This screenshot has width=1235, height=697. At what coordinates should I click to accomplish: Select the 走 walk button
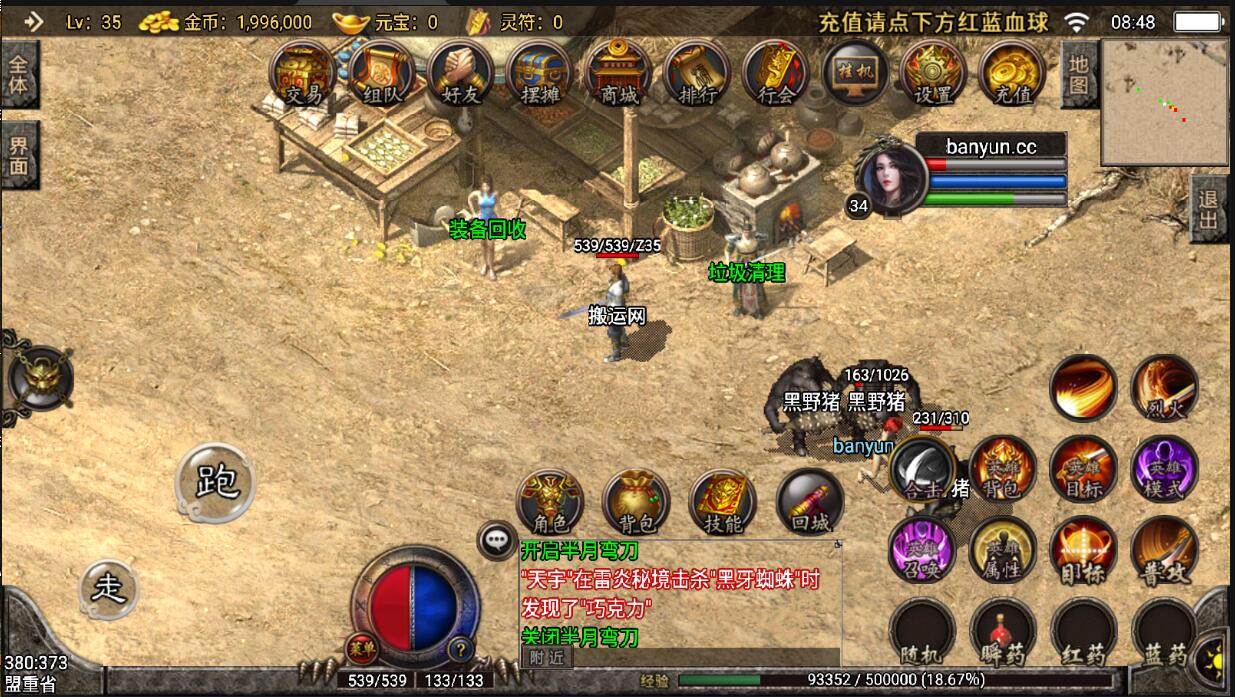click(x=108, y=587)
